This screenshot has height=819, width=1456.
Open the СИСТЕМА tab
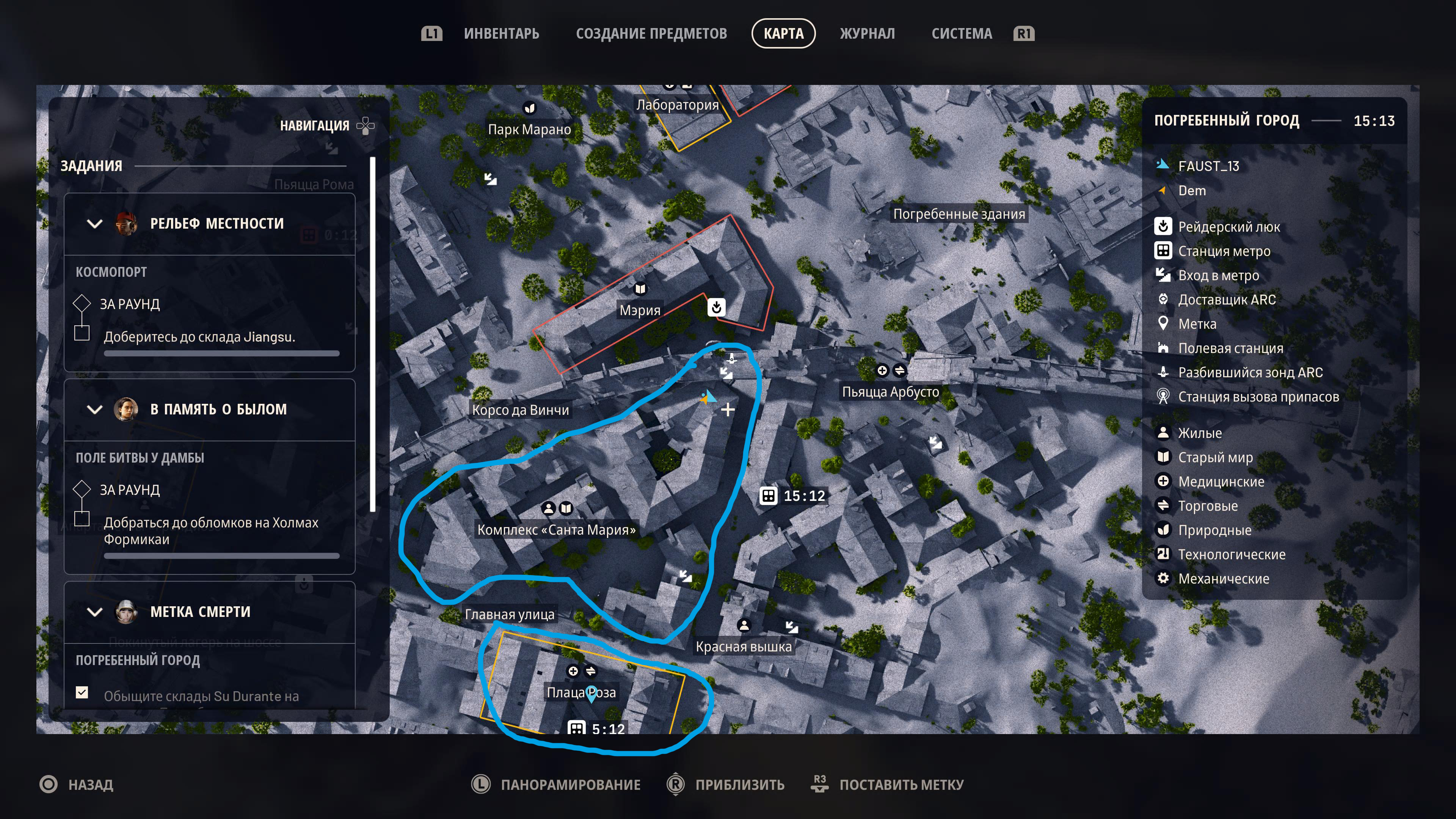click(962, 34)
